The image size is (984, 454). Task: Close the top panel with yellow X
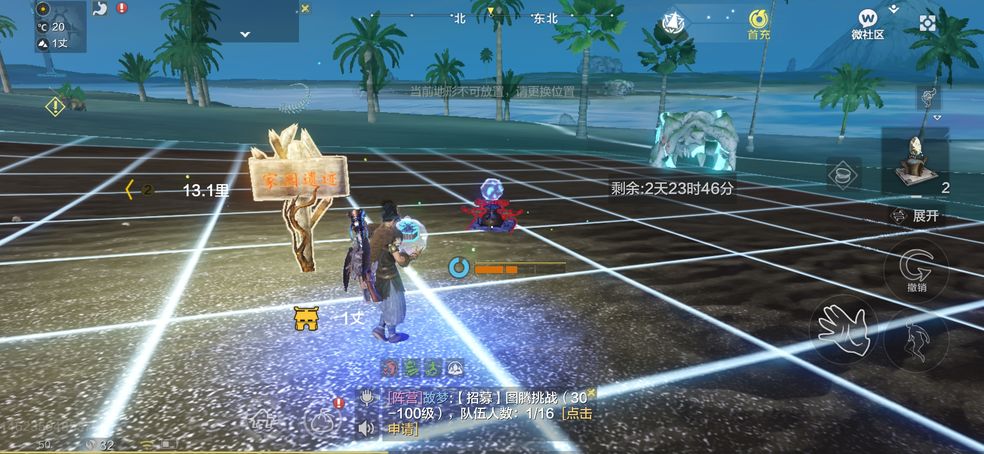306,8
